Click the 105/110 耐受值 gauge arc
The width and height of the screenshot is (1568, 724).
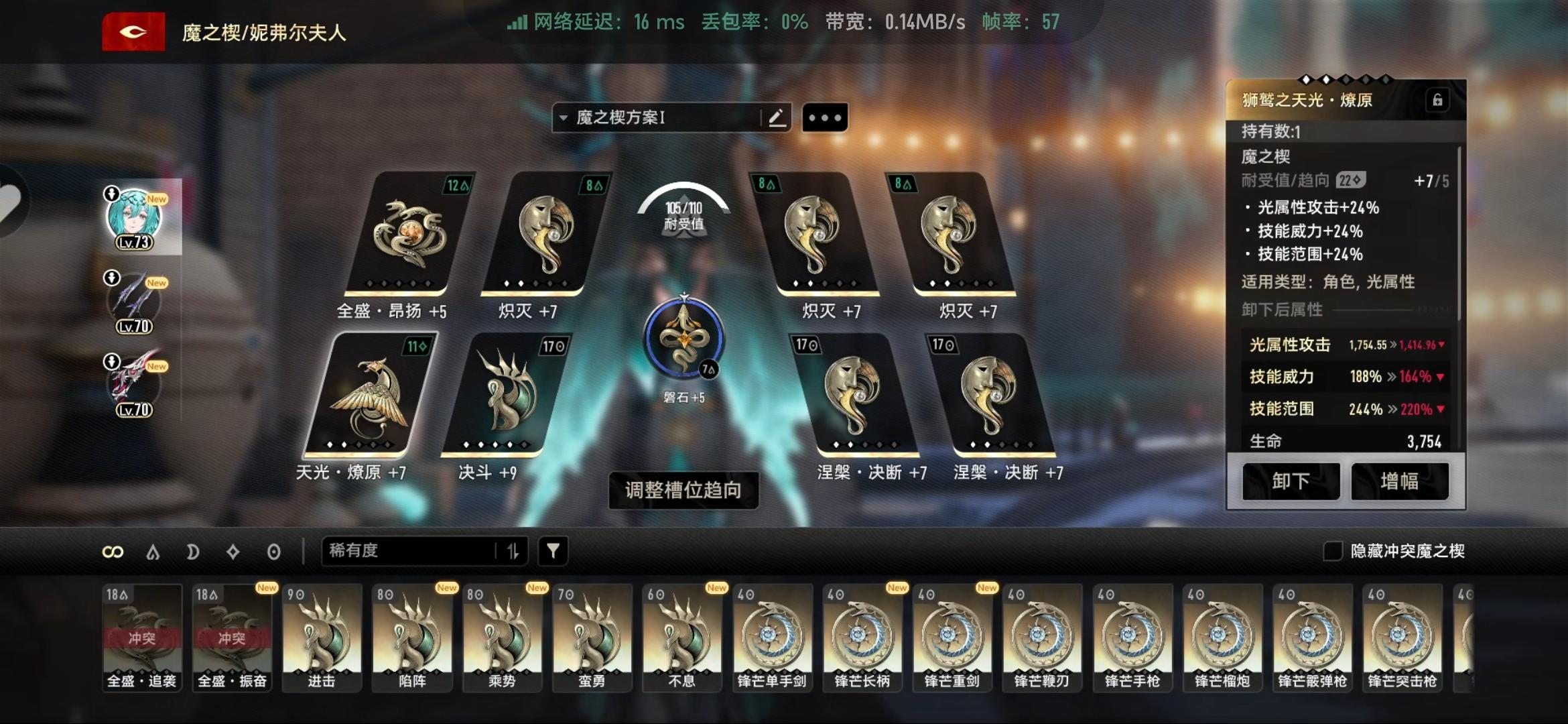[x=683, y=208]
